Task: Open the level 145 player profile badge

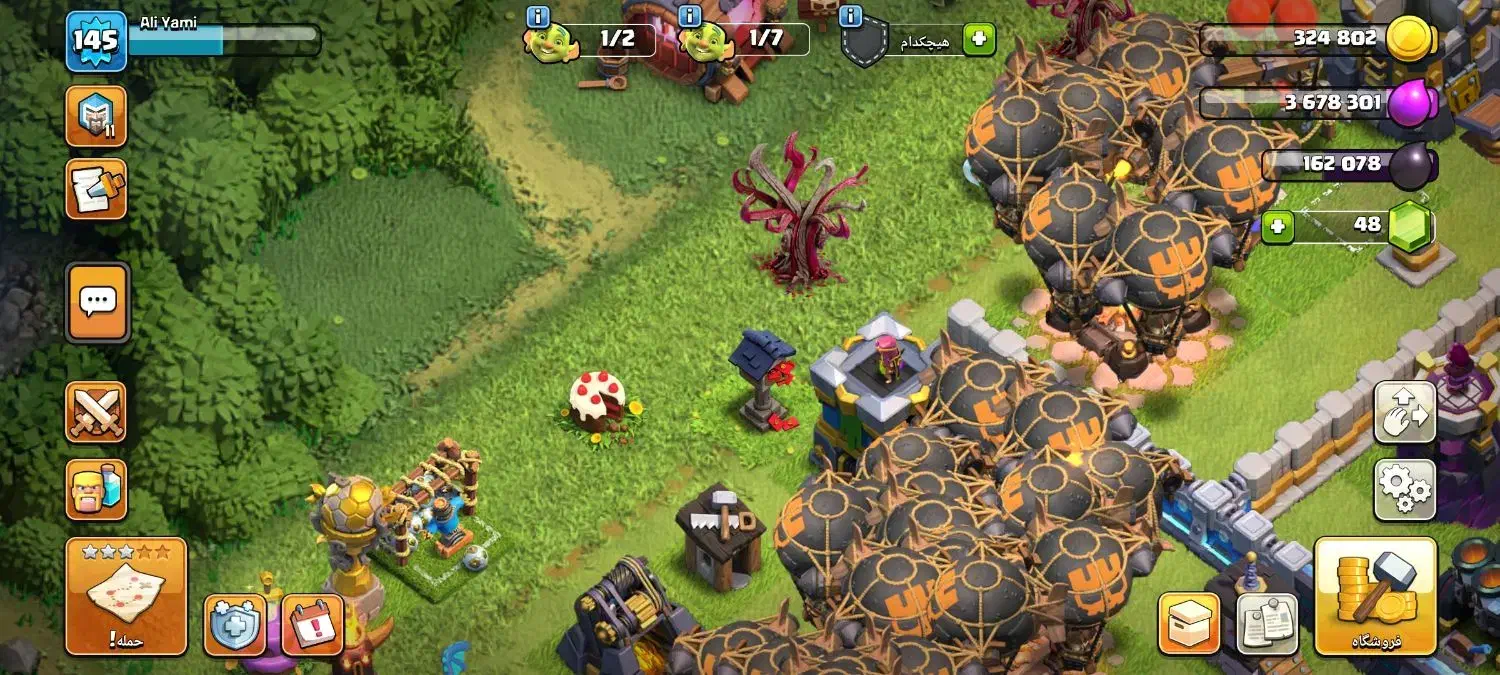Action: 96,42
